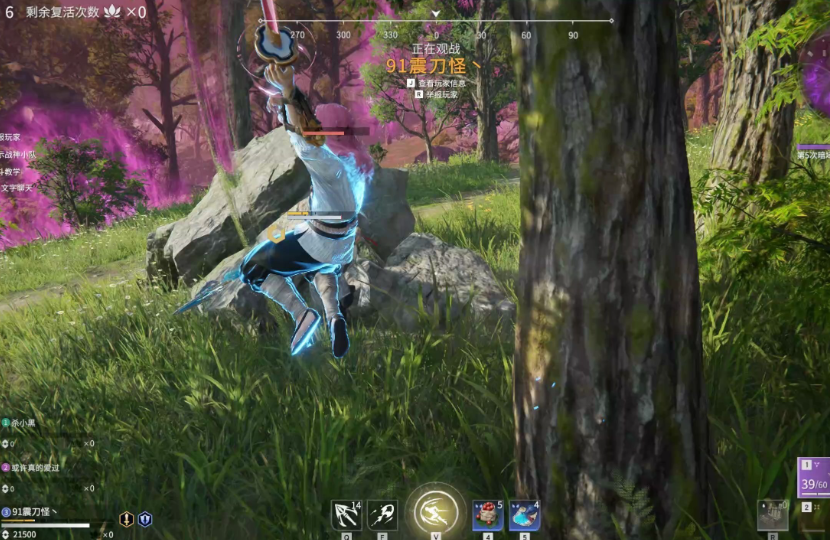Activate the grappling hook skill icon
The height and width of the screenshot is (540, 830).
coord(346,514)
